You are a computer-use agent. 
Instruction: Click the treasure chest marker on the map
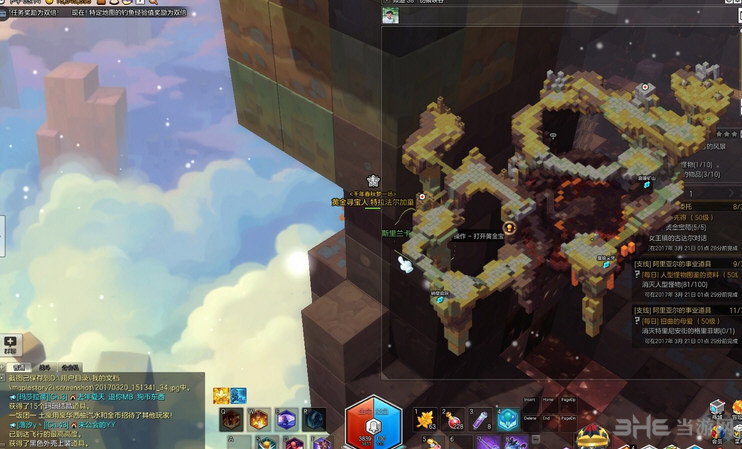pos(509,228)
